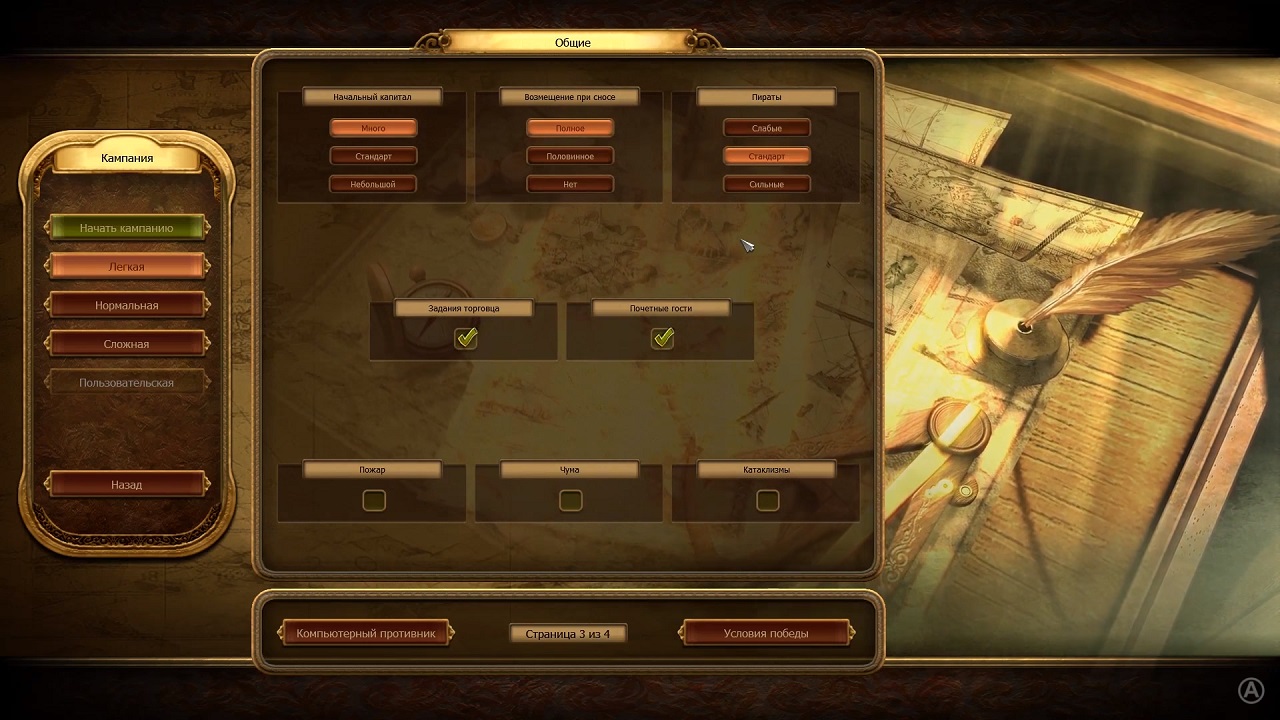The width and height of the screenshot is (1280, 720).
Task: Select Полное demolition refund
Action: pyautogui.click(x=570, y=128)
